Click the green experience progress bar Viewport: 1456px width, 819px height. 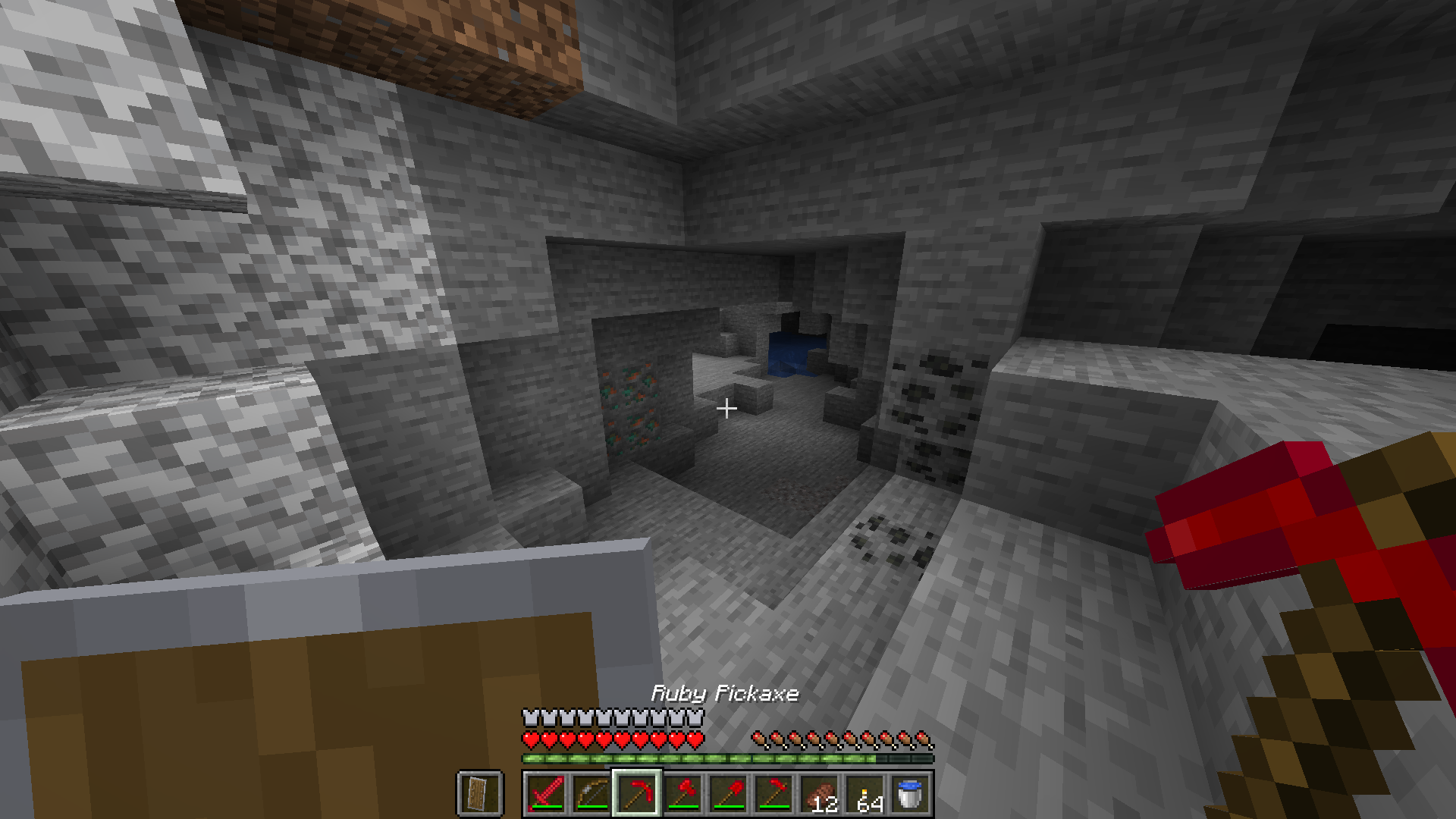coord(720,757)
